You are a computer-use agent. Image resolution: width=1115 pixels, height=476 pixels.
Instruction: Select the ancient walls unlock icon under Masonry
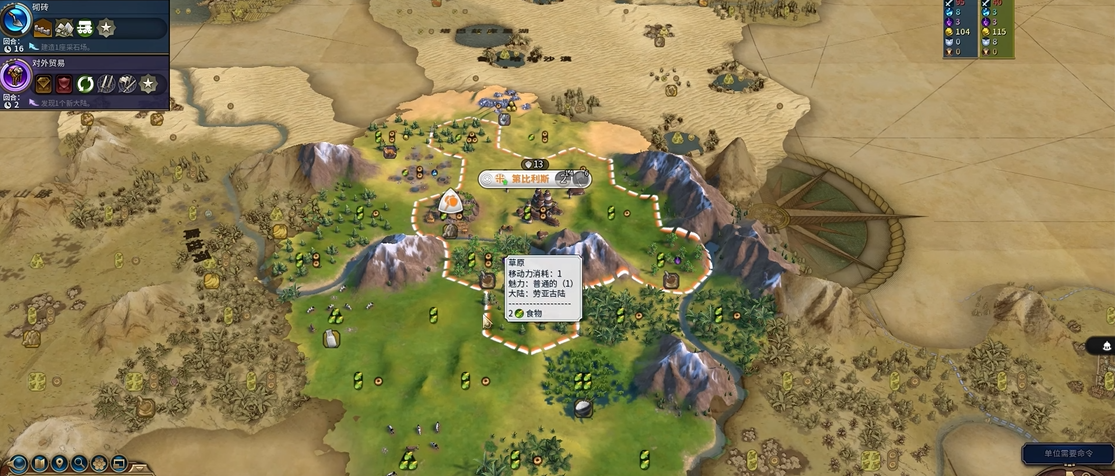point(43,29)
